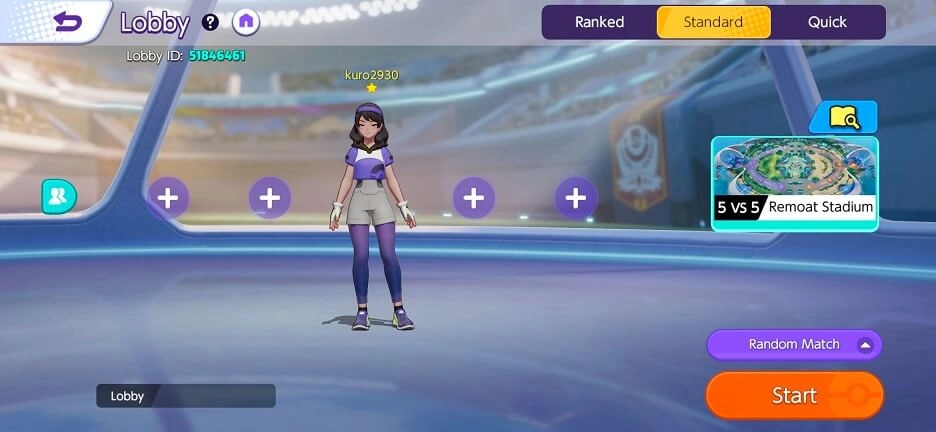Open the Lobby chat box
The height and width of the screenshot is (432, 936).
tap(185, 396)
